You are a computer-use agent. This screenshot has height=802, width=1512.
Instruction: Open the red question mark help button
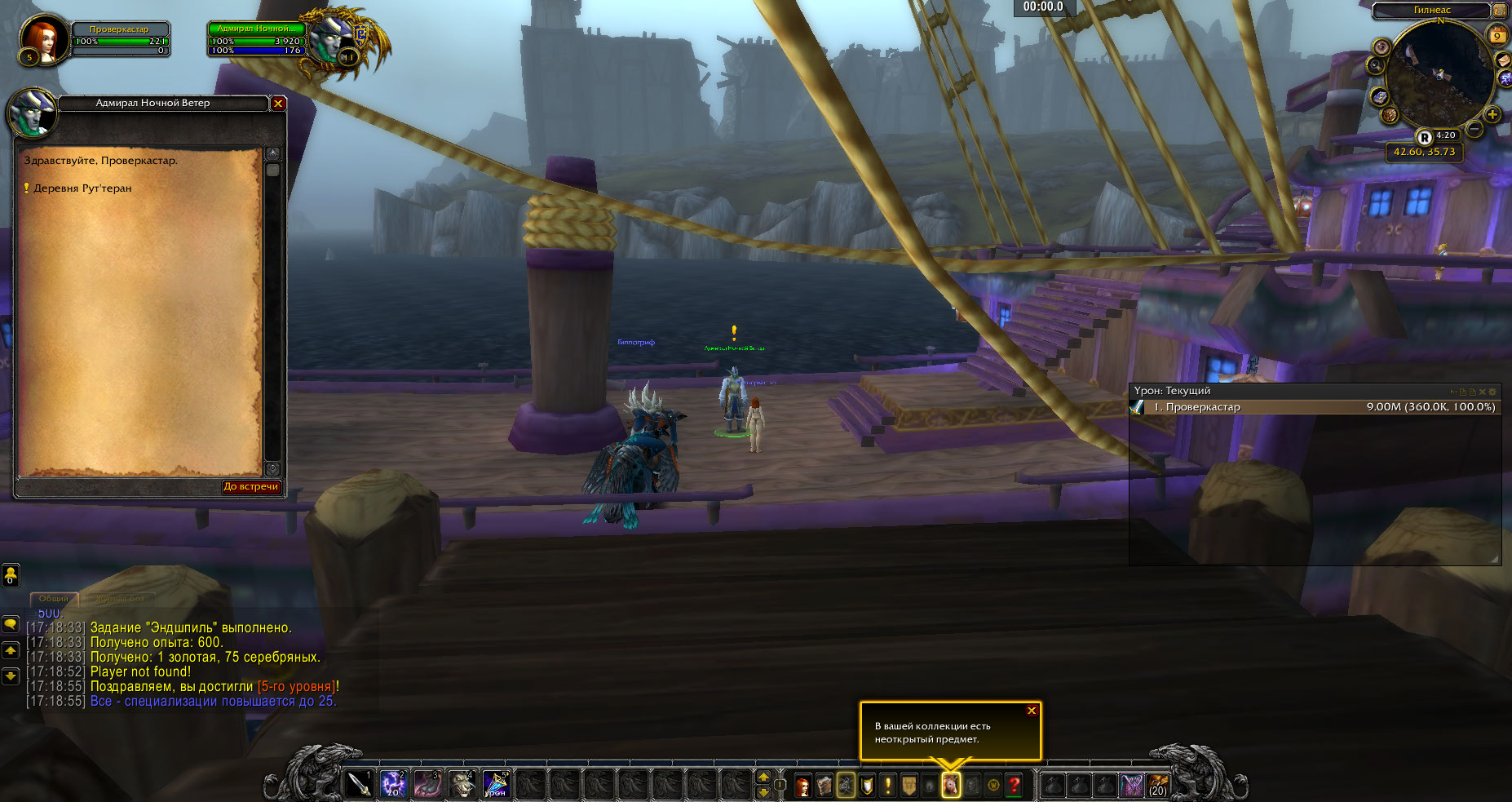coord(1015,786)
